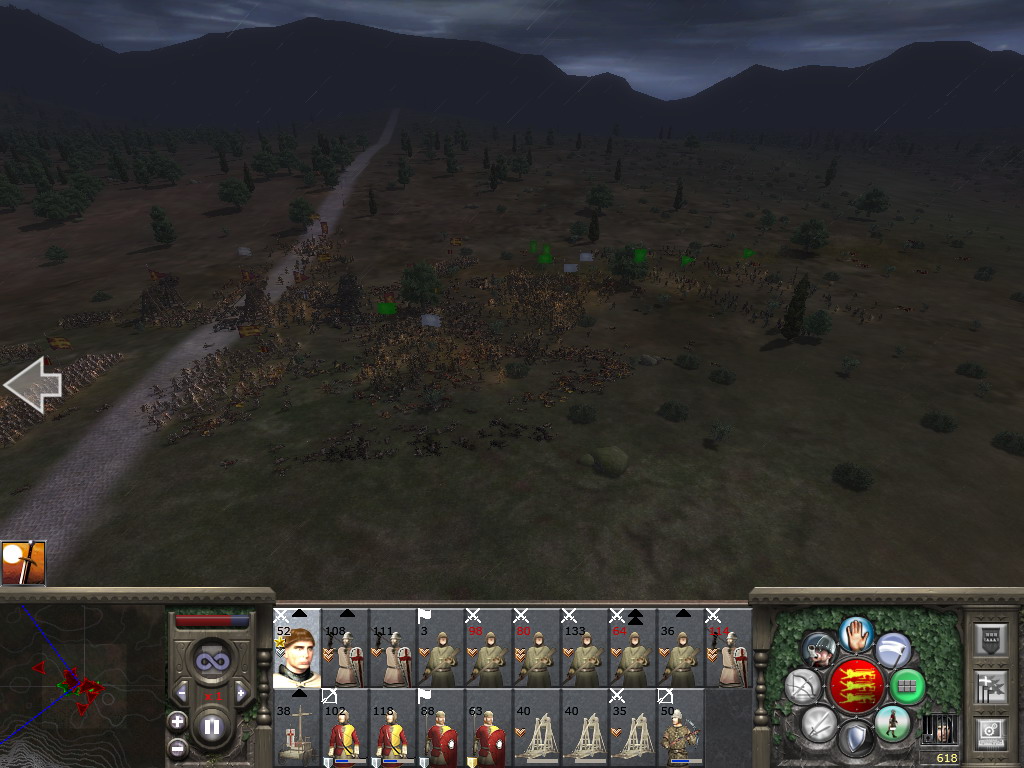Activate the halt order hand icon
The image size is (1024, 768).
pos(856,633)
